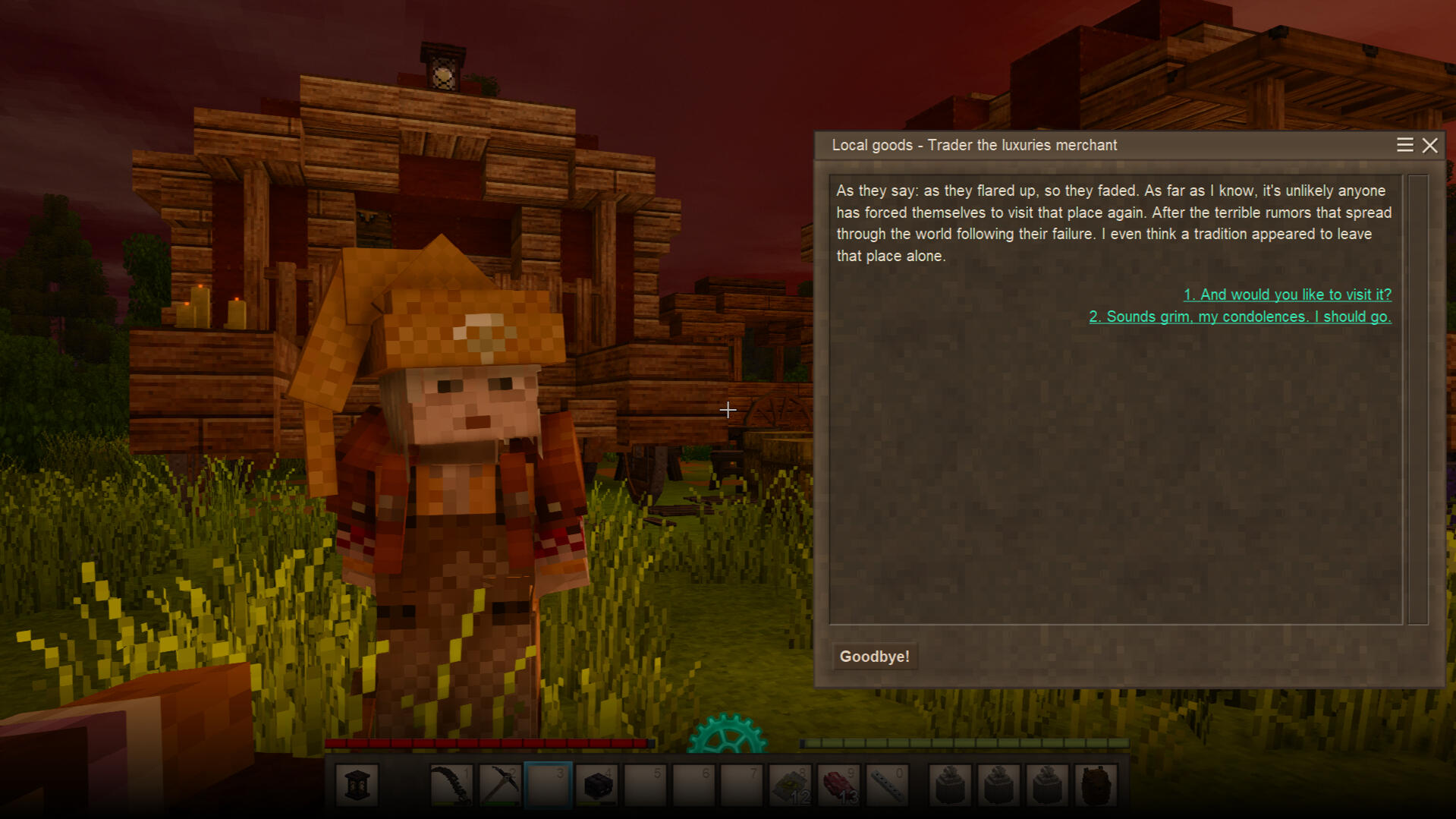Select the dark block in slot 4
Image resolution: width=1456 pixels, height=819 pixels.
597,785
